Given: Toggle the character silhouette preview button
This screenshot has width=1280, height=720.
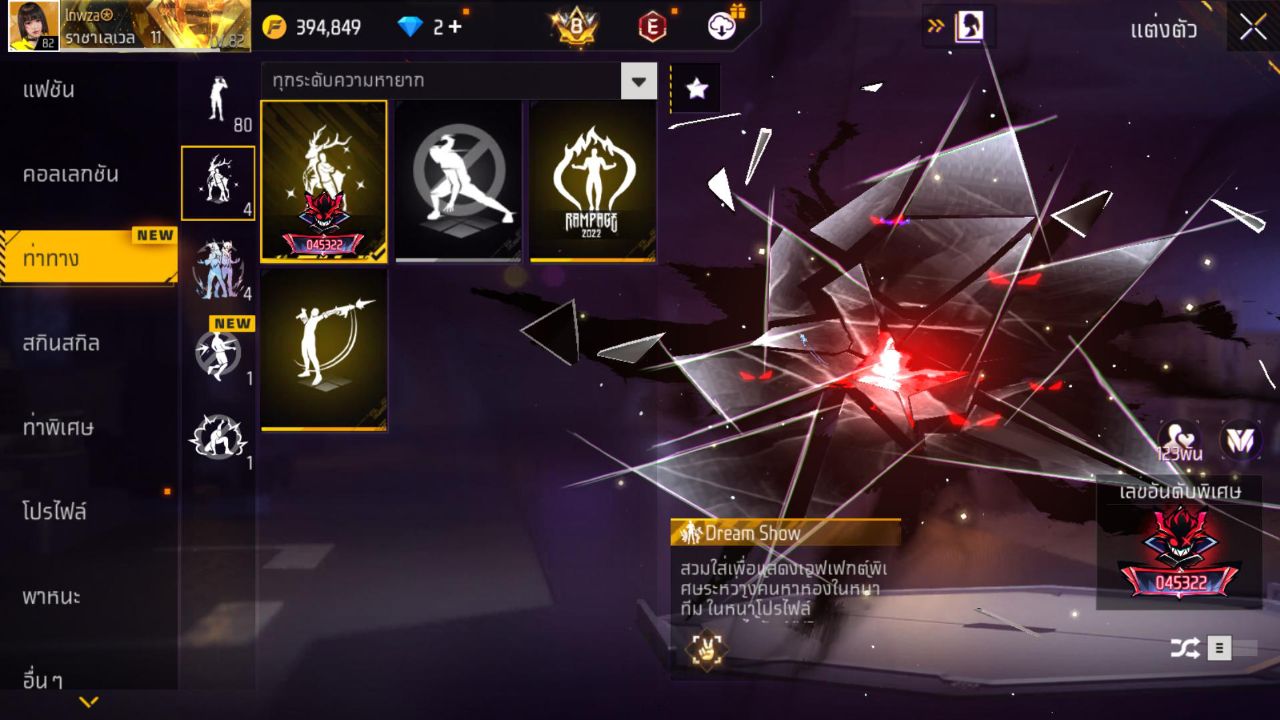Looking at the screenshot, I should [967, 27].
